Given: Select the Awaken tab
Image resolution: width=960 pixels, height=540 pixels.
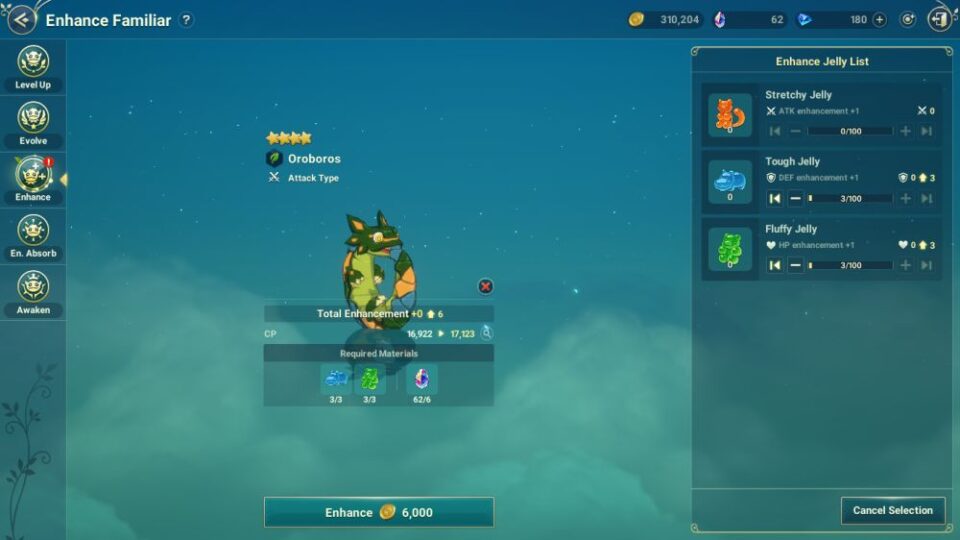Looking at the screenshot, I should (x=33, y=292).
